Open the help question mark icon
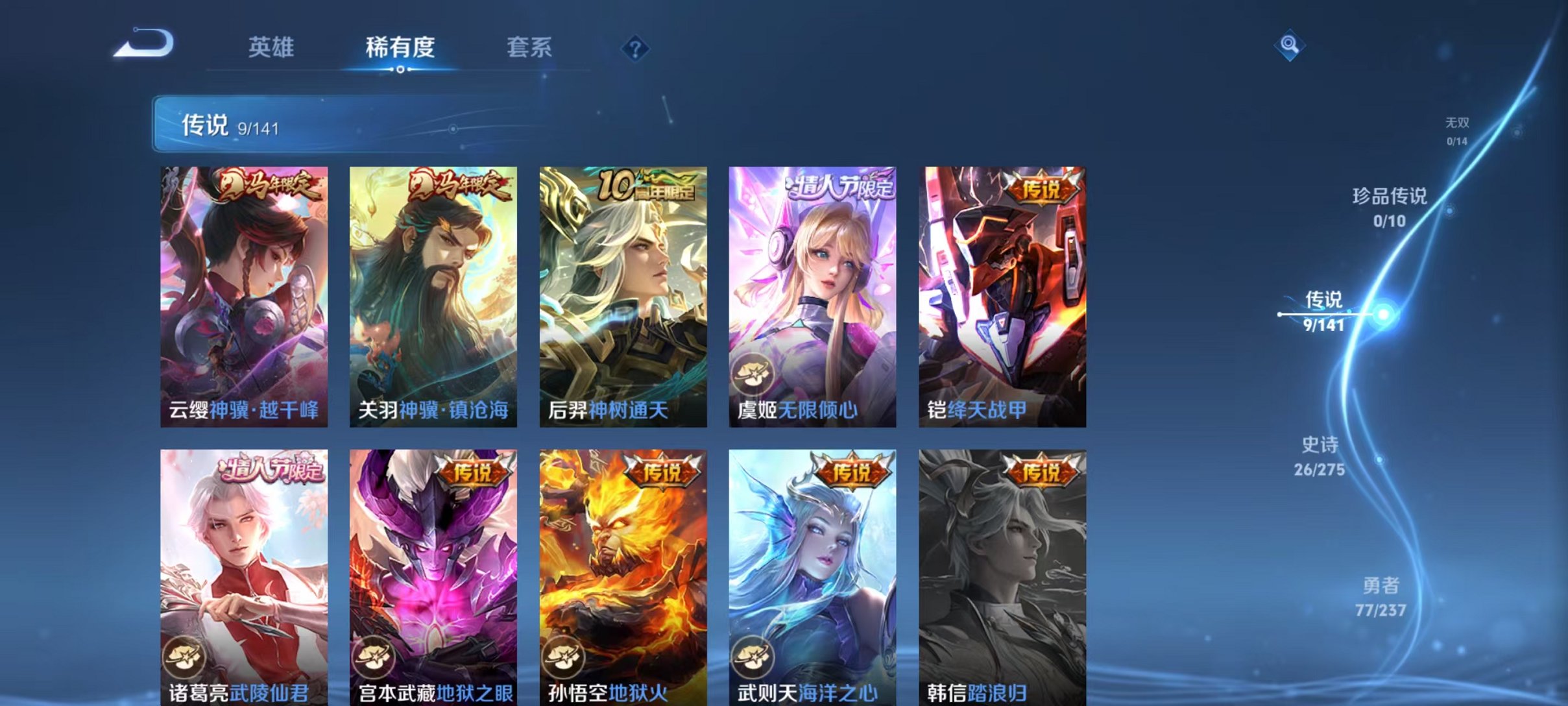1568x706 pixels. tap(637, 49)
